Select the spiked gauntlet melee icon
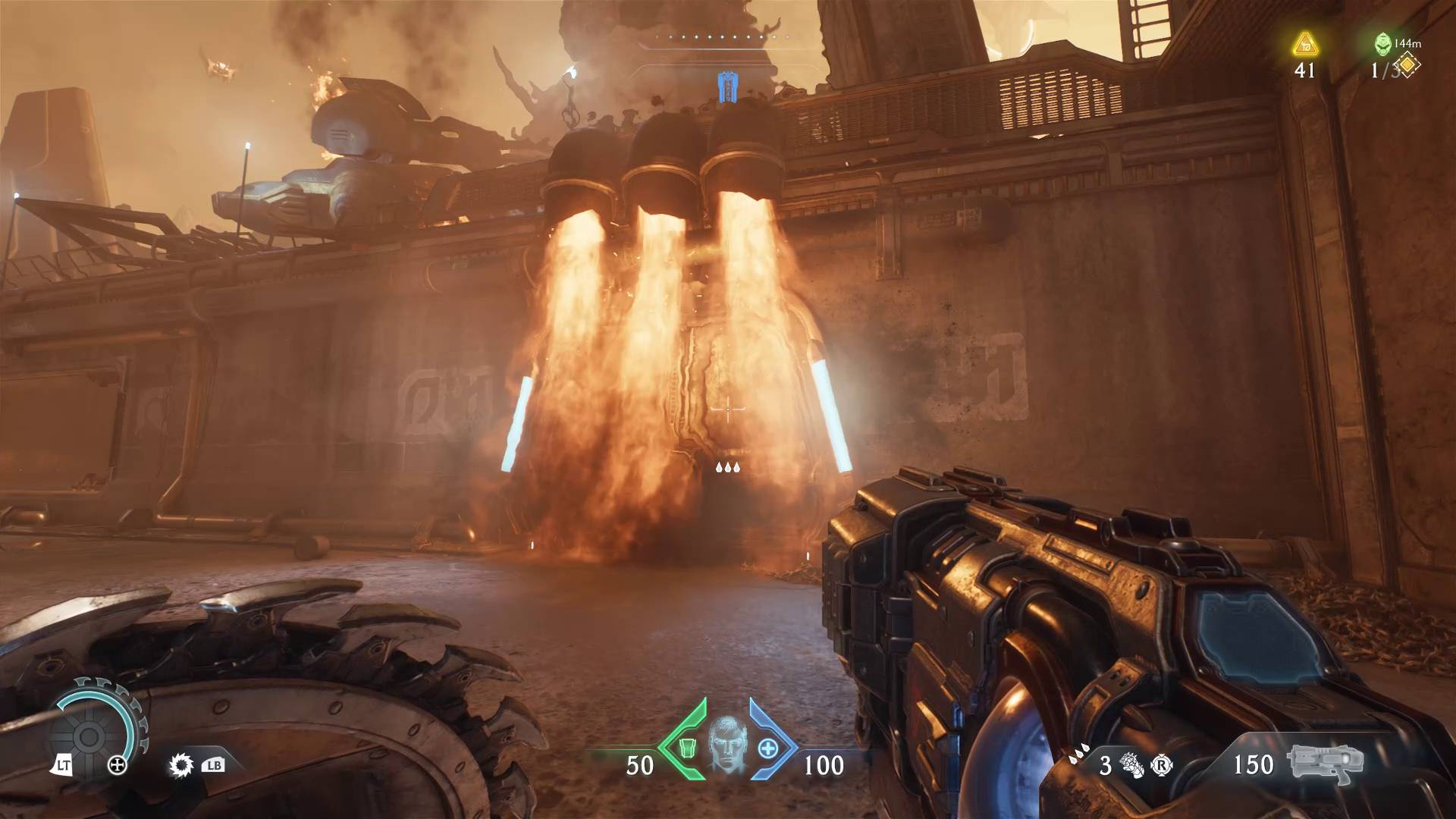 [x=1133, y=766]
